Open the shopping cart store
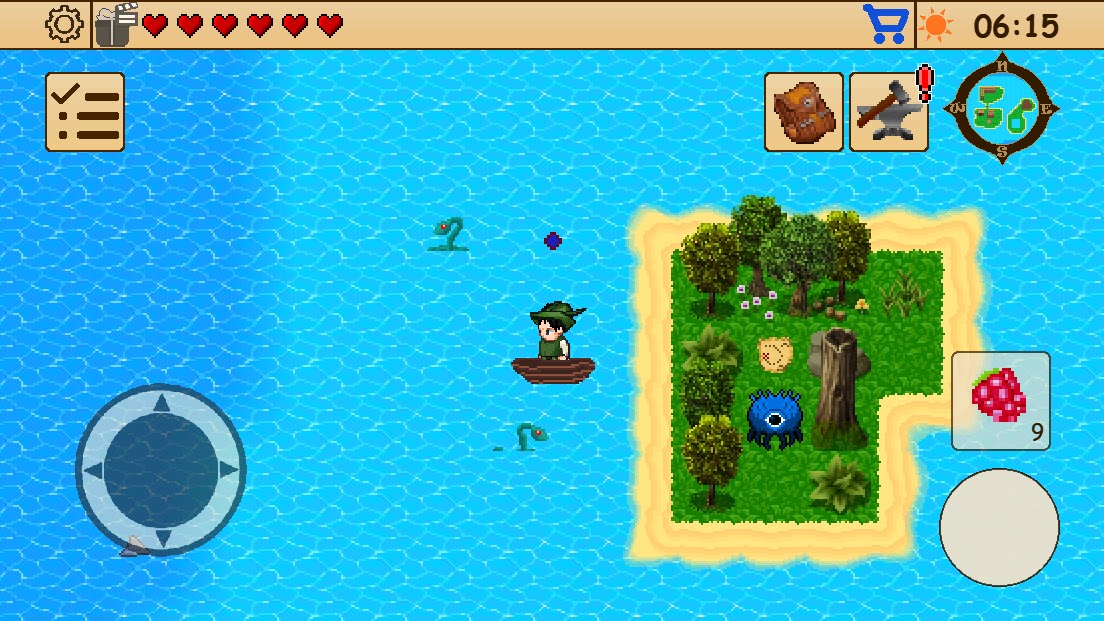Screen dimensions: 1104x621 click(886, 25)
